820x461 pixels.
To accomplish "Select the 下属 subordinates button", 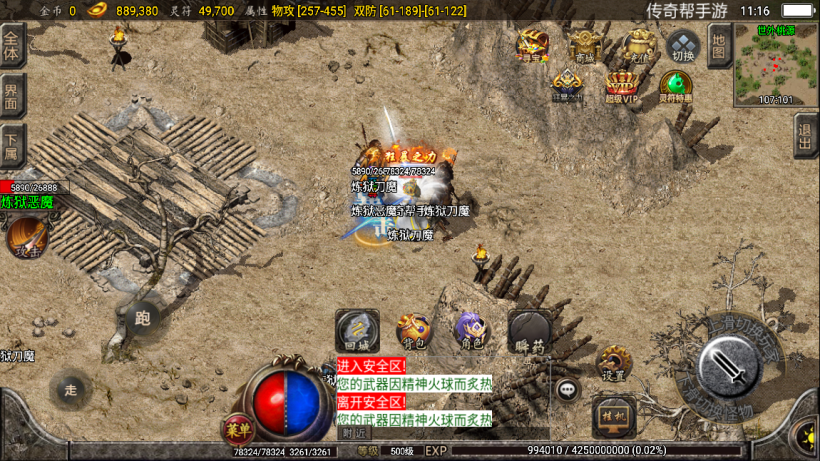I will coord(12,145).
